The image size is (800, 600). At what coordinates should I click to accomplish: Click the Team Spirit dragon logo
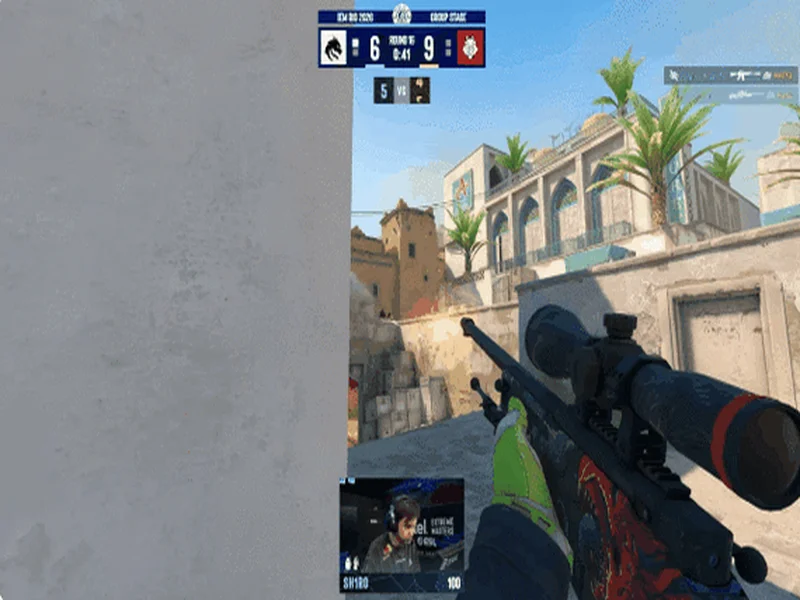coord(333,48)
